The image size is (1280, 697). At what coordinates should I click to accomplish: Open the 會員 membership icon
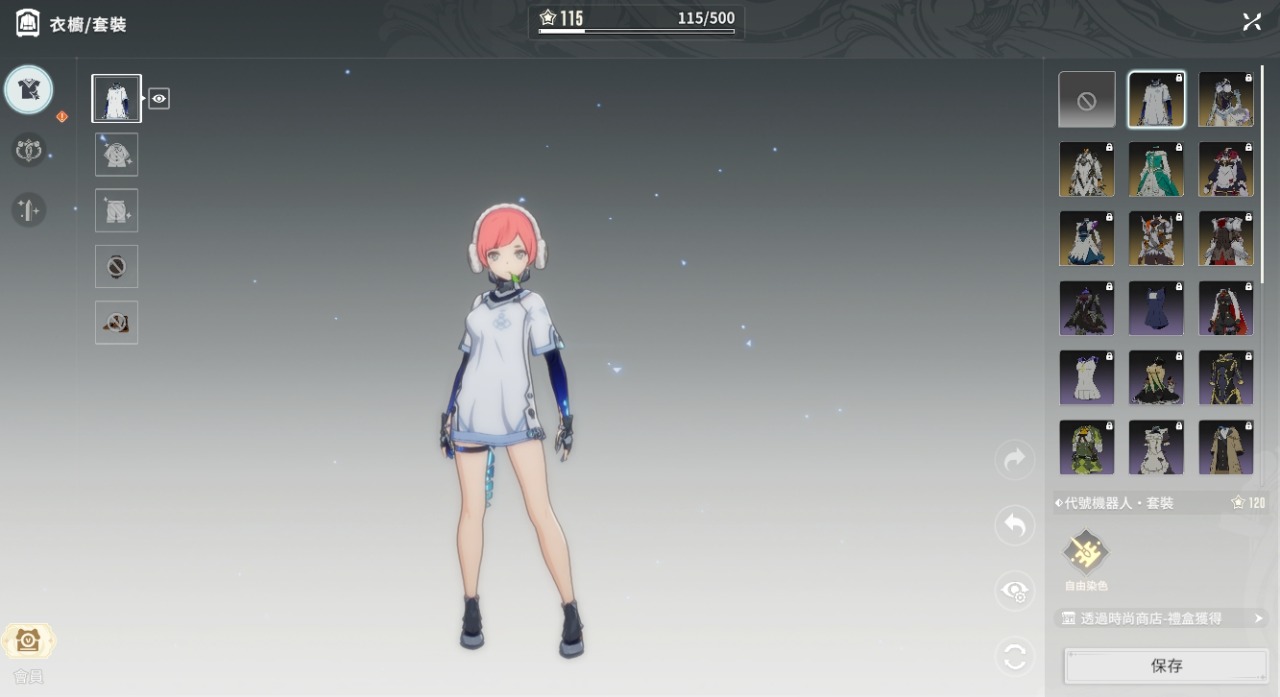tap(28, 641)
